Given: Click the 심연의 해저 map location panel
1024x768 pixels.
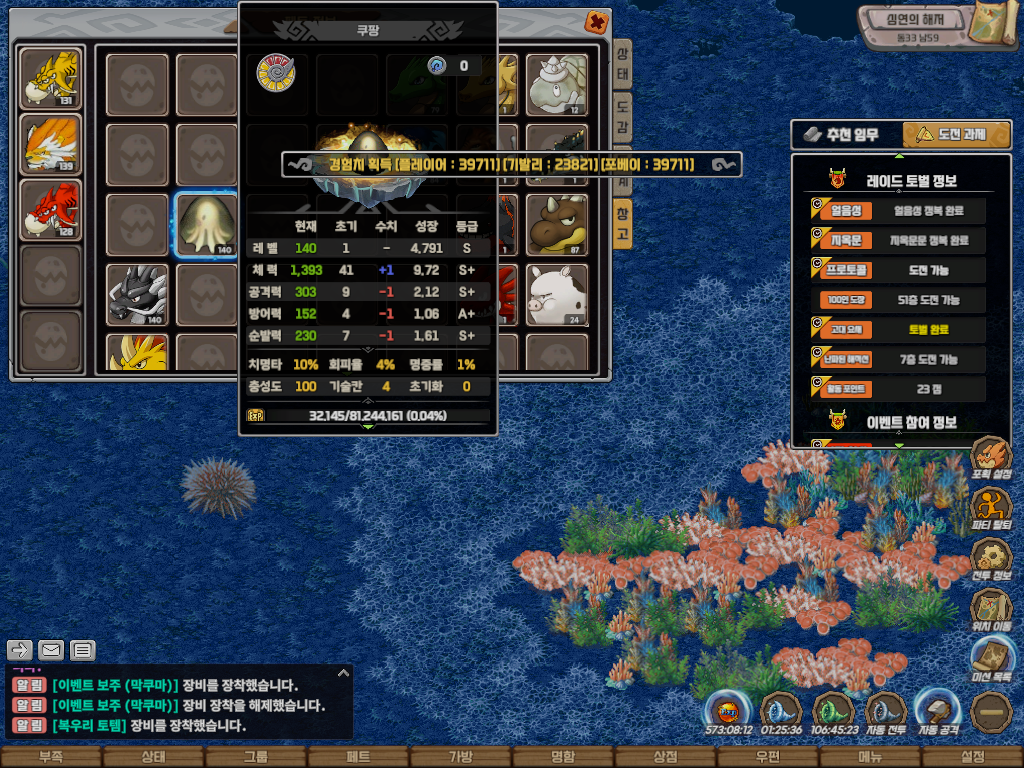Looking at the screenshot, I should [x=915, y=25].
